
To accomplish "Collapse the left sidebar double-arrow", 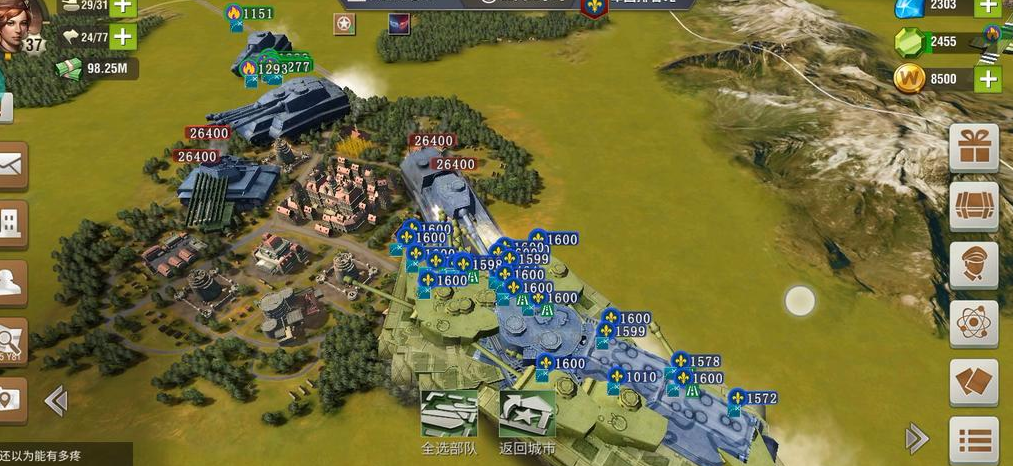I will coord(56,401).
